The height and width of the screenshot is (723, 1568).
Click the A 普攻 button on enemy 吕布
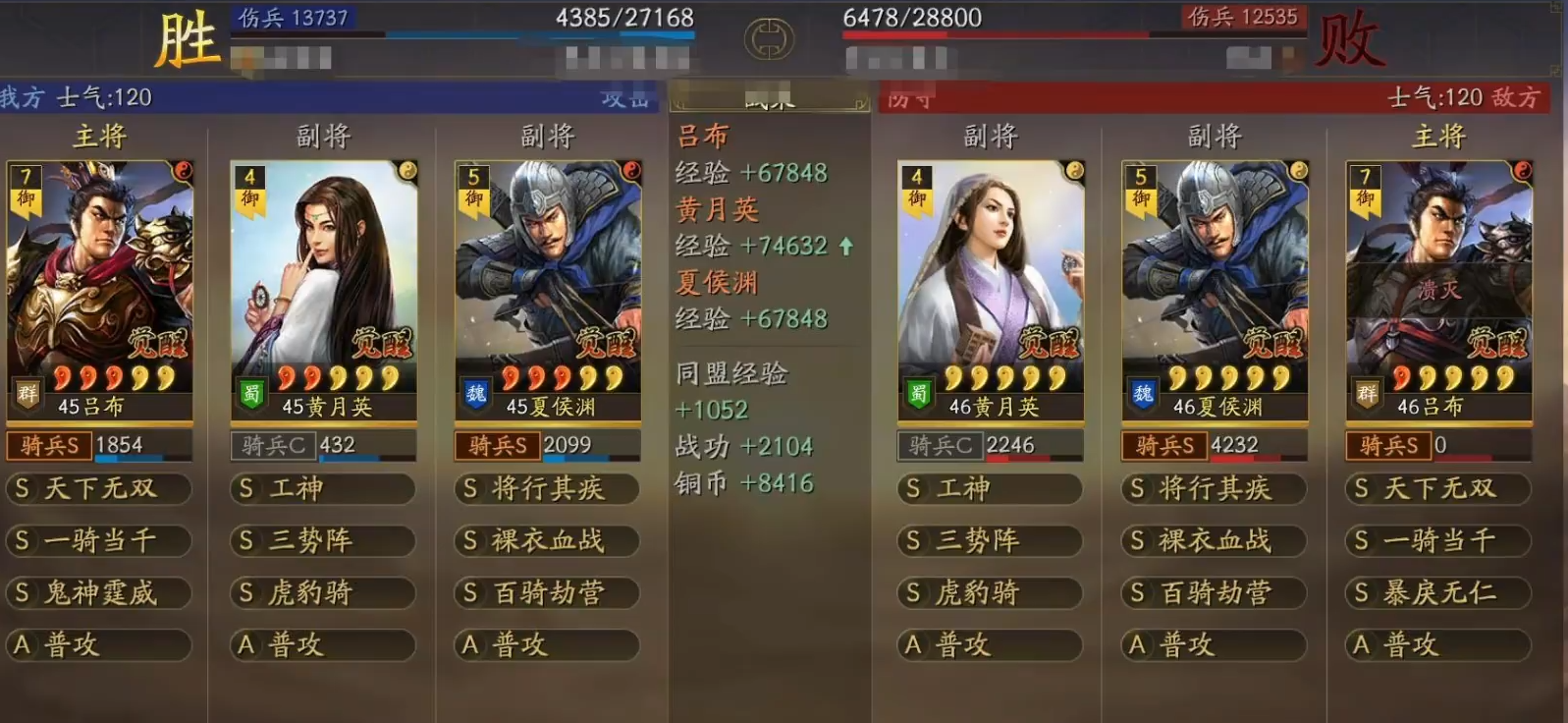[x=1436, y=645]
